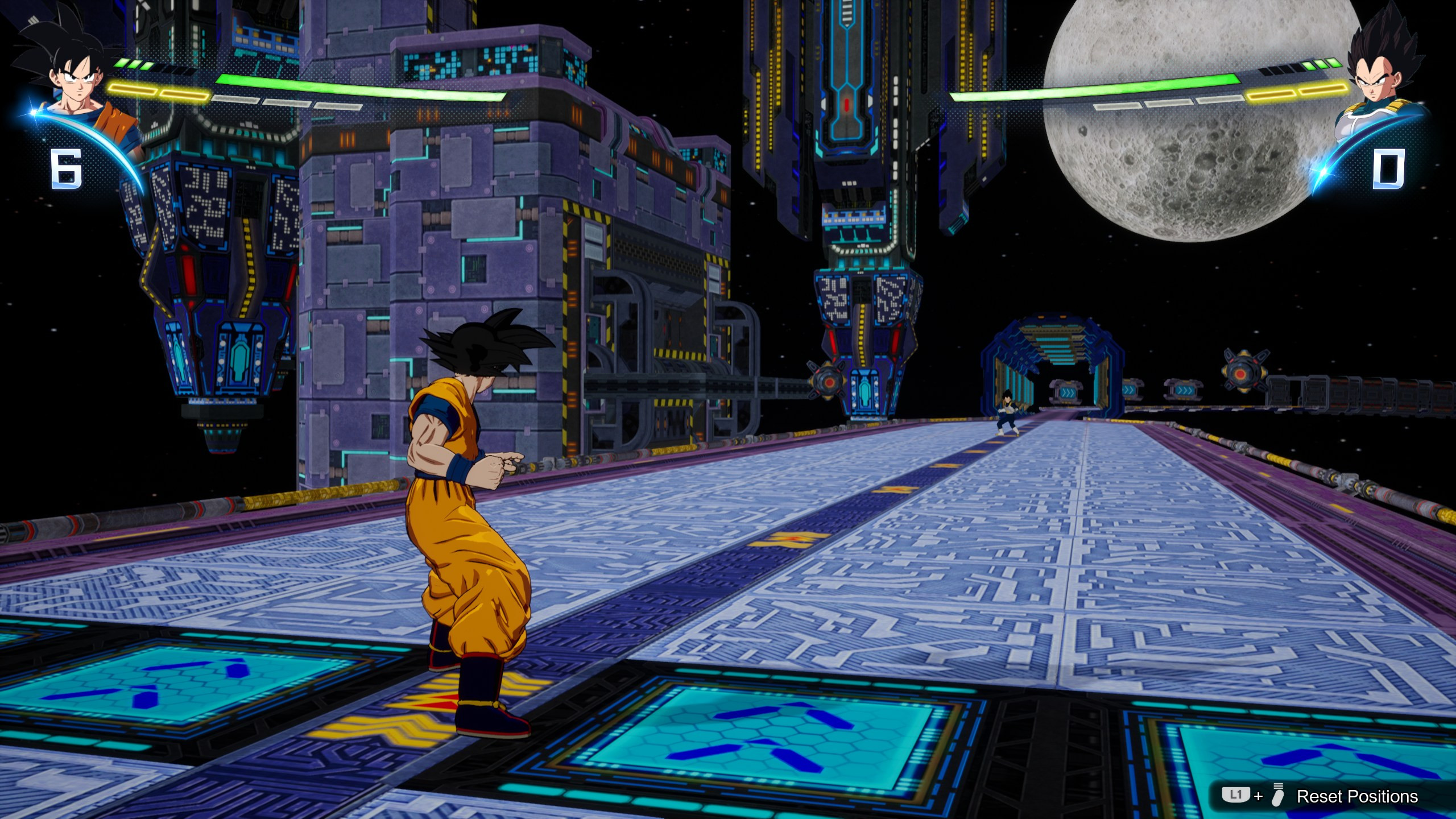This screenshot has width=1456, height=819.
Task: Click the right stick icon next to L1
Action: click(1281, 794)
